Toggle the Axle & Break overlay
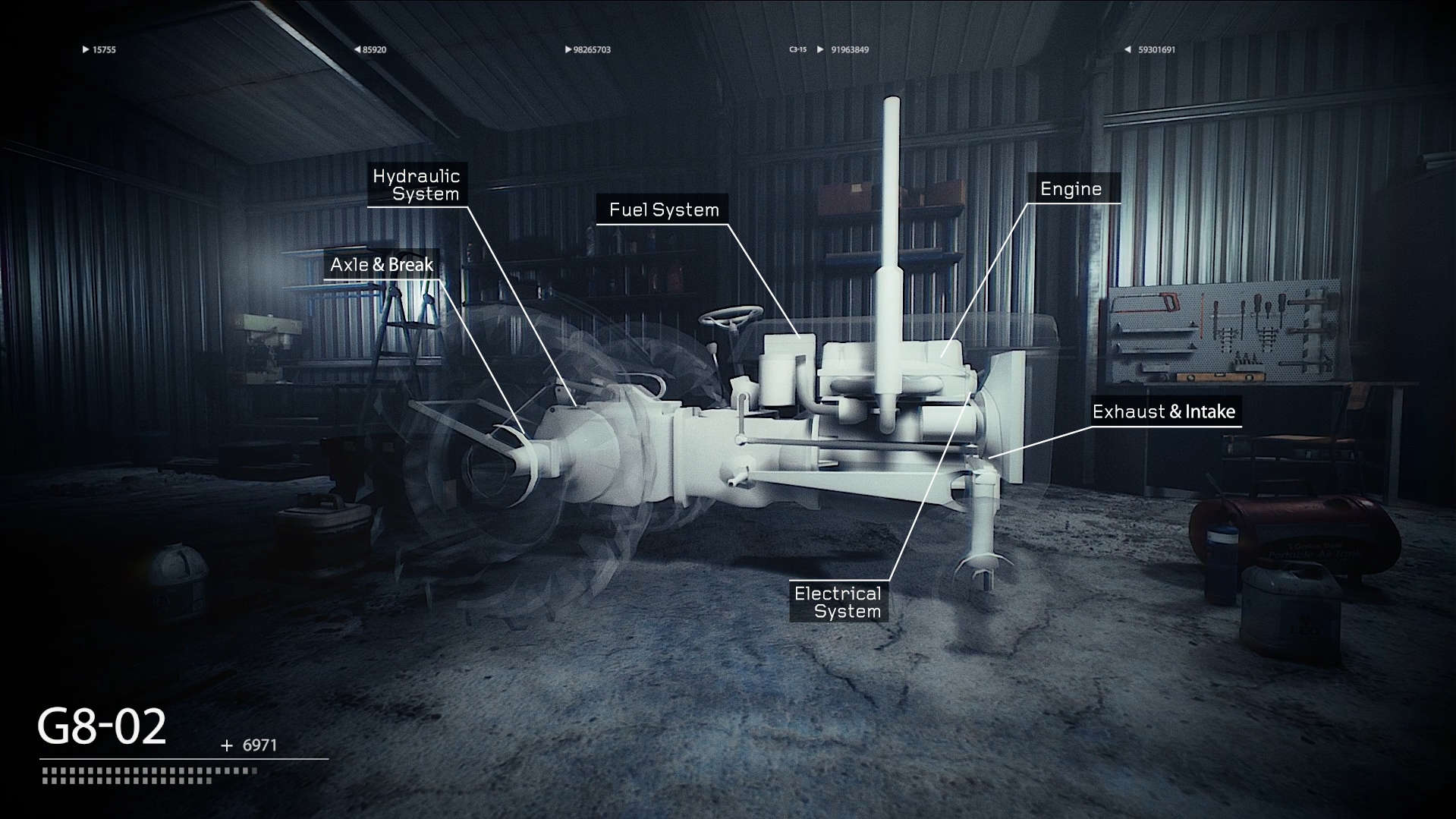Image resolution: width=1456 pixels, height=819 pixels. 382,265
